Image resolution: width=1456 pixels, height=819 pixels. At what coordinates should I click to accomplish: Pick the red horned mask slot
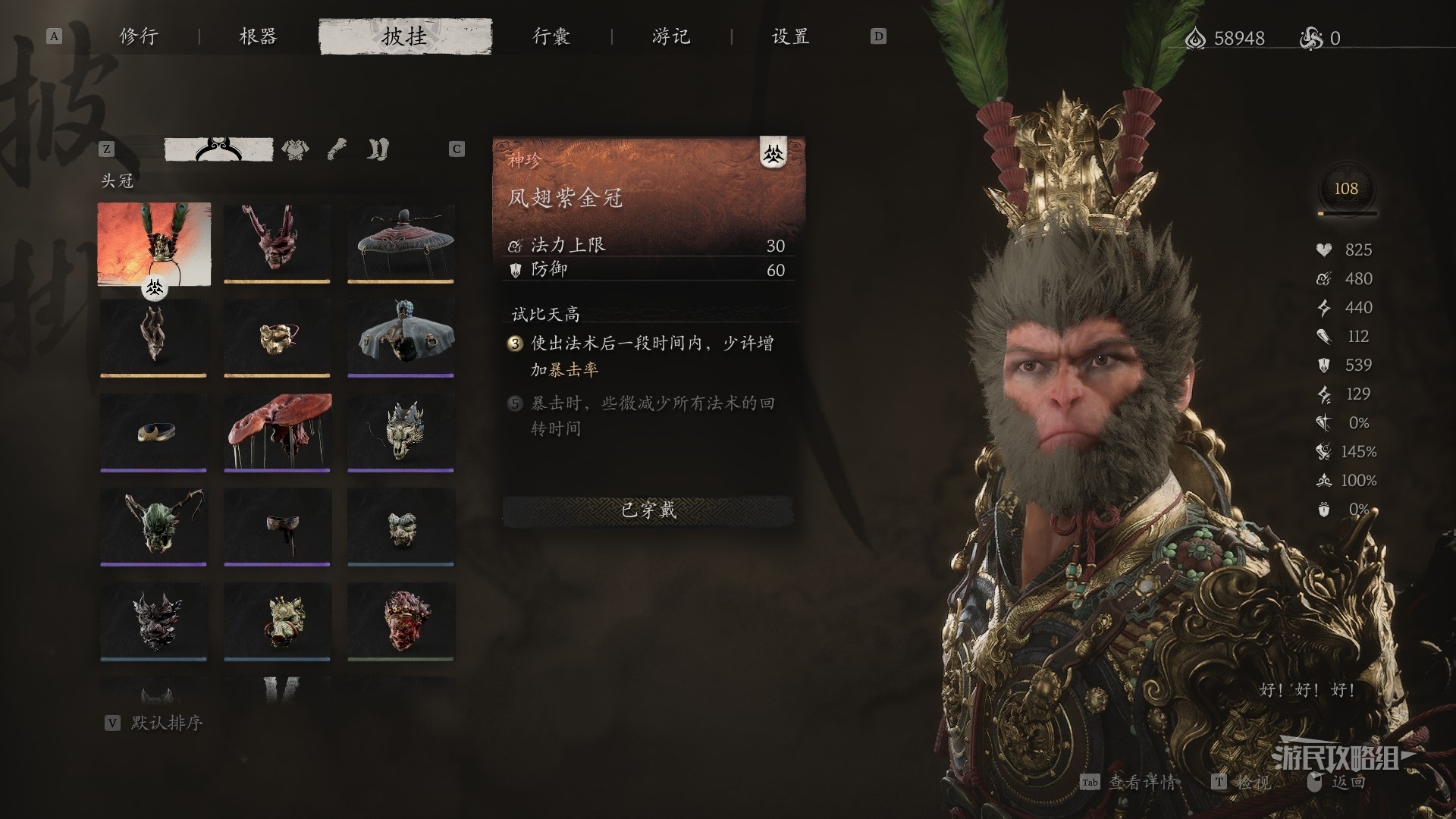click(277, 243)
